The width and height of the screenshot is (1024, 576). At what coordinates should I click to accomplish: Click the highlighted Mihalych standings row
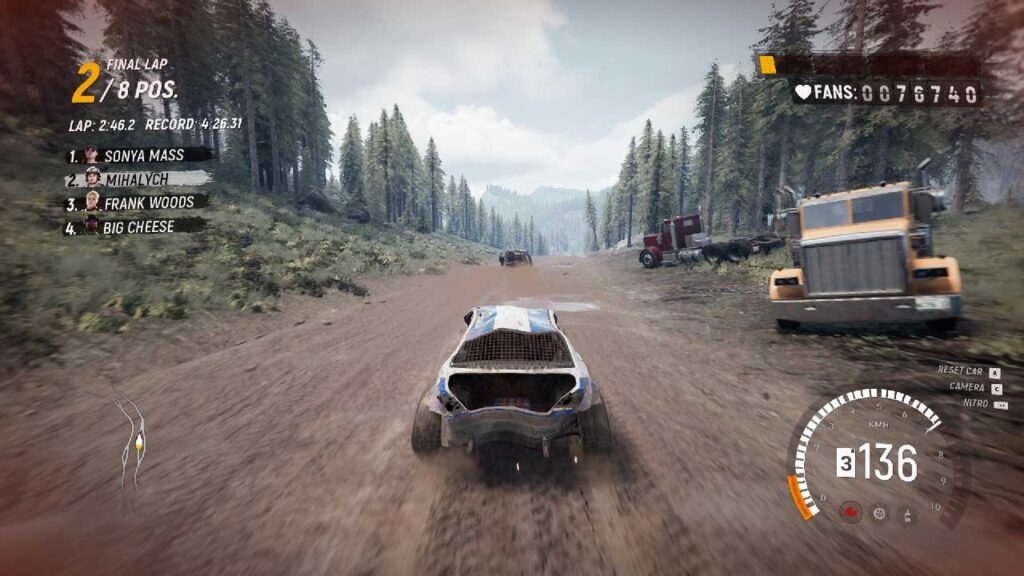pyautogui.click(x=138, y=179)
